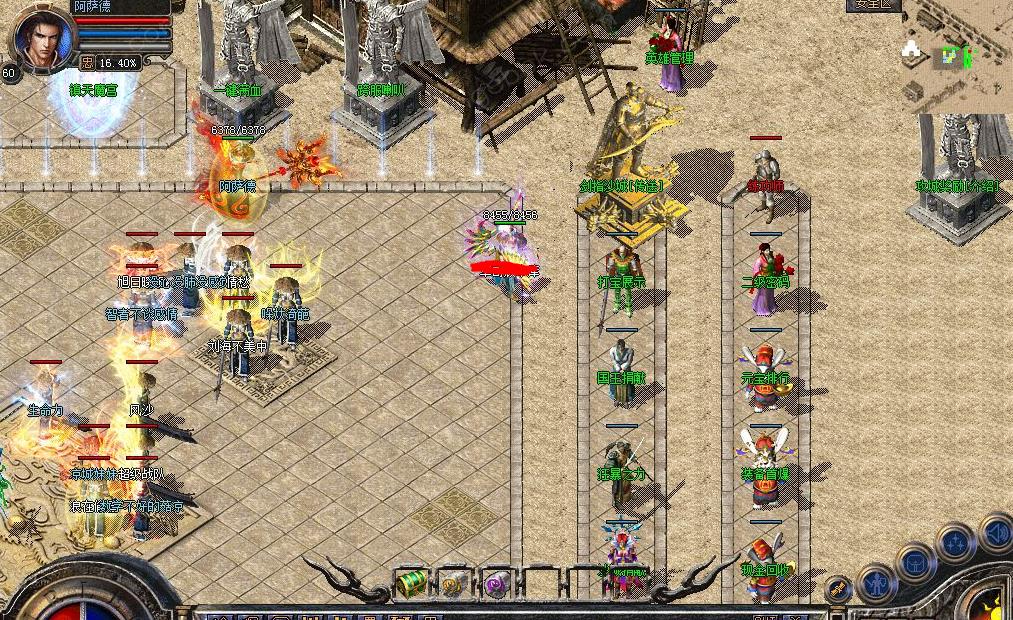The width and height of the screenshot is (1013, 620).
Task: Open the three-stars round menu button
Action: pos(955,543)
